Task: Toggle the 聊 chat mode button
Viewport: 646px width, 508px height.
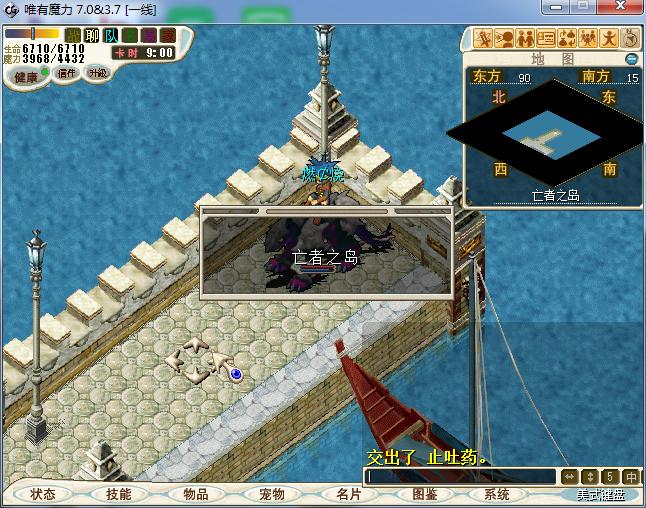Action: click(92, 36)
